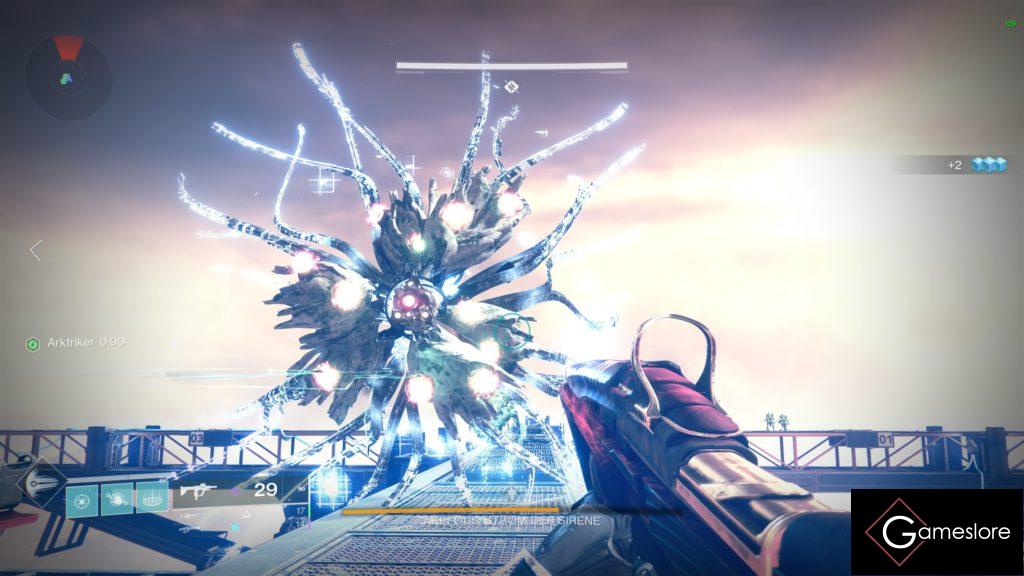Click the left-pointing chevron arrow

(36, 250)
